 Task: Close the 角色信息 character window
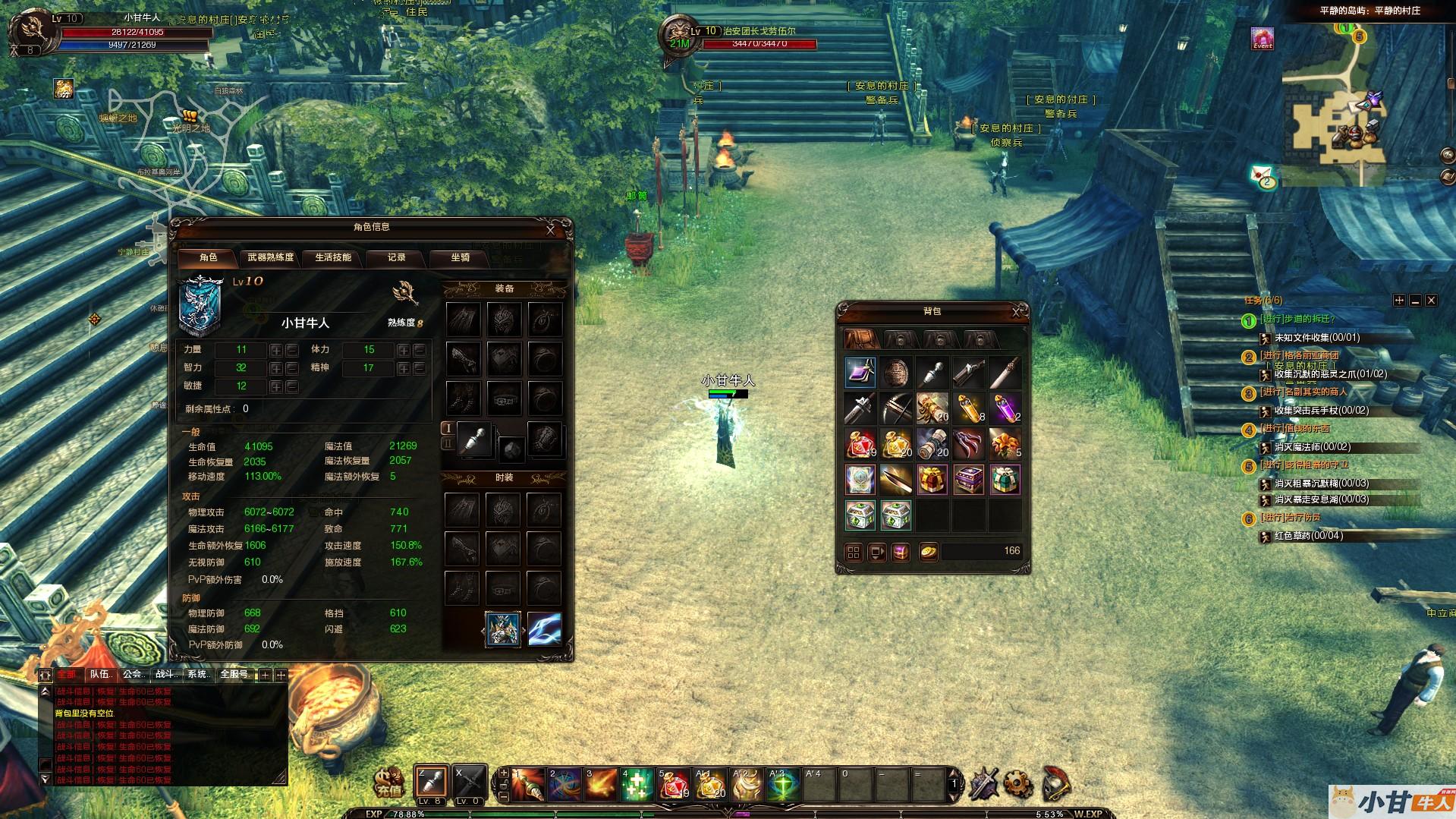pyautogui.click(x=551, y=229)
